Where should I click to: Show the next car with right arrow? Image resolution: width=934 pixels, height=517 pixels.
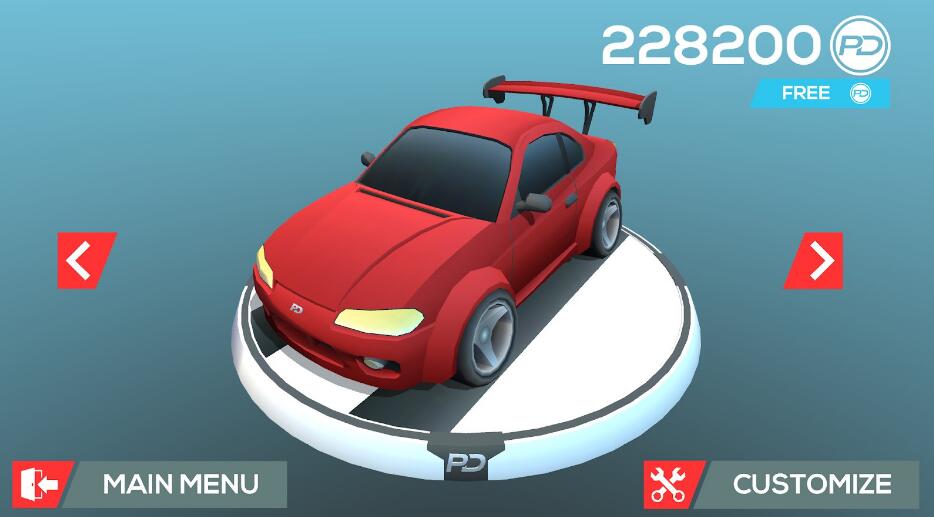pyautogui.click(x=815, y=260)
